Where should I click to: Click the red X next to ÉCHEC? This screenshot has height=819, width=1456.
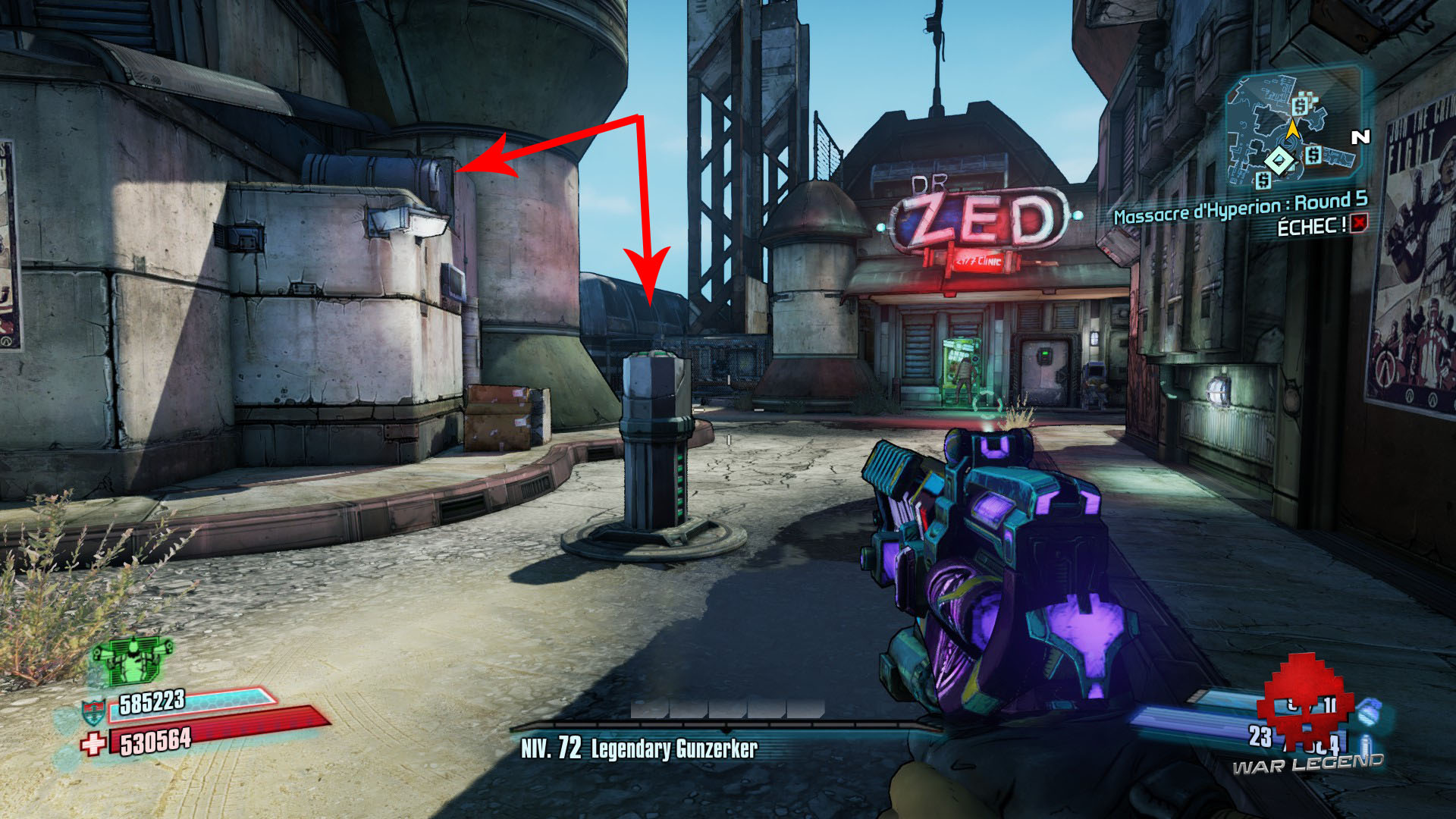(x=1360, y=224)
